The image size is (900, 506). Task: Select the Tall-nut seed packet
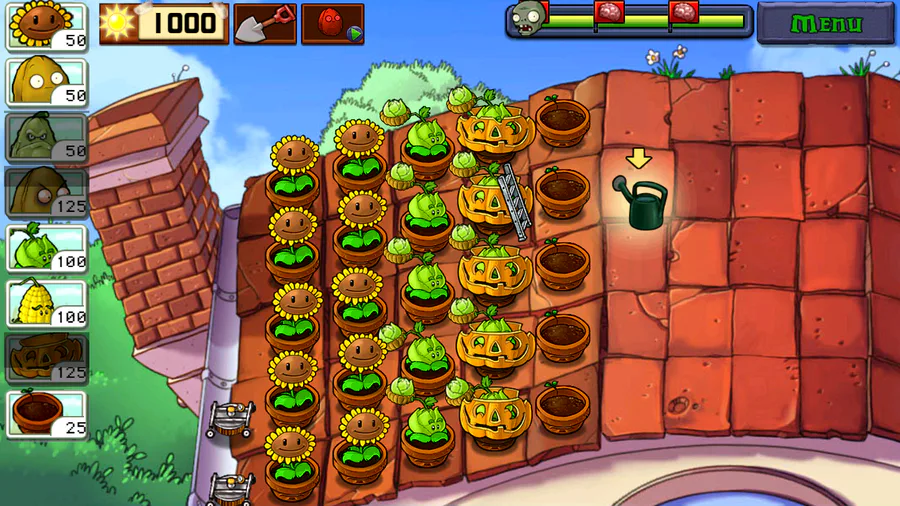(47, 192)
